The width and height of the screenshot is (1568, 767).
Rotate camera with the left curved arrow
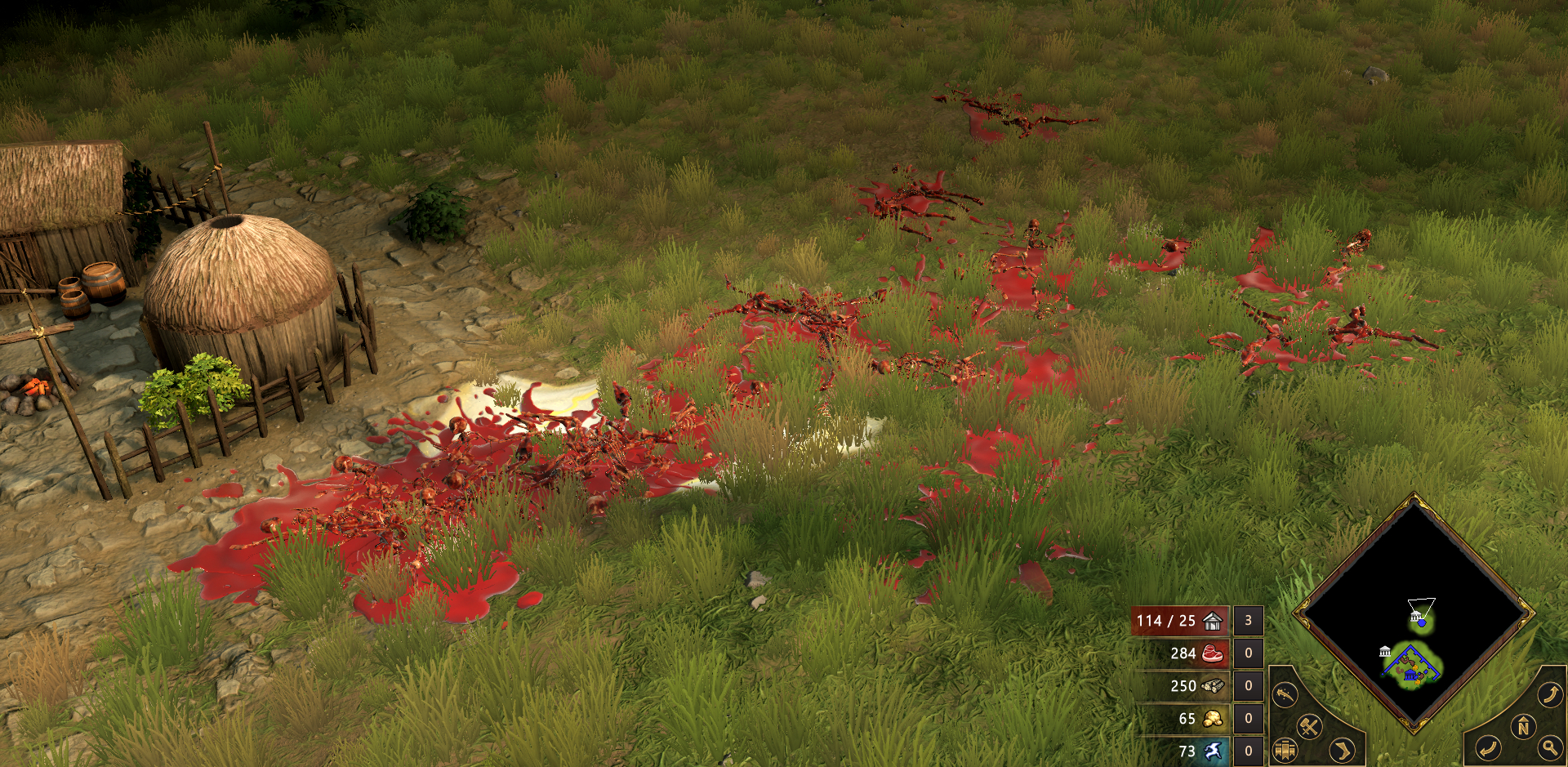tap(1488, 747)
